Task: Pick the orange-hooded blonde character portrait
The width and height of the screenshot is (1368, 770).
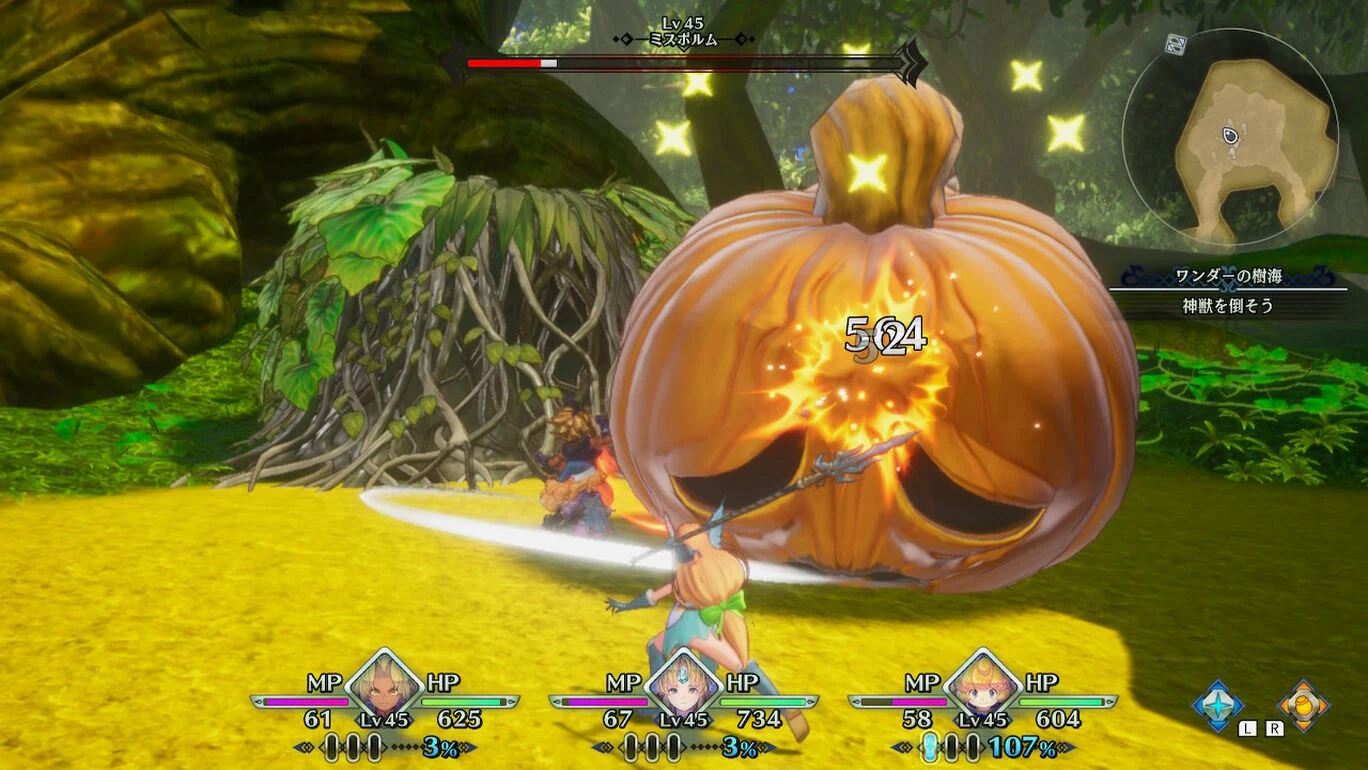Action: [x=982, y=688]
